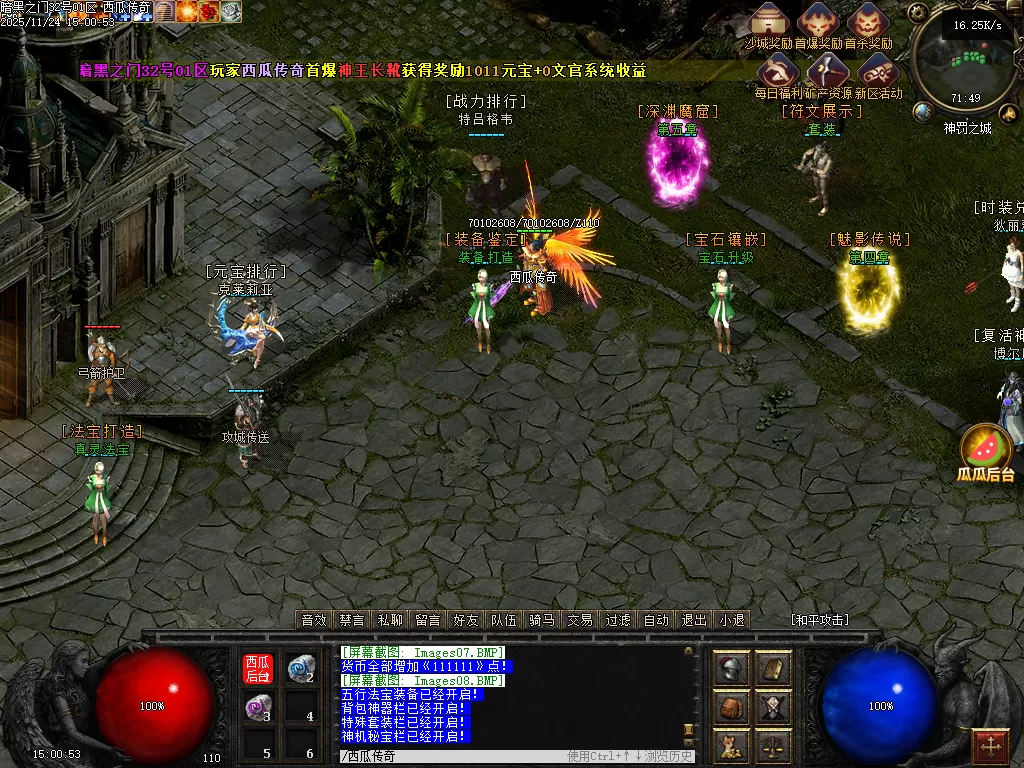Open the 新区活动 scroll icon
This screenshot has height=768, width=1024.
click(876, 71)
